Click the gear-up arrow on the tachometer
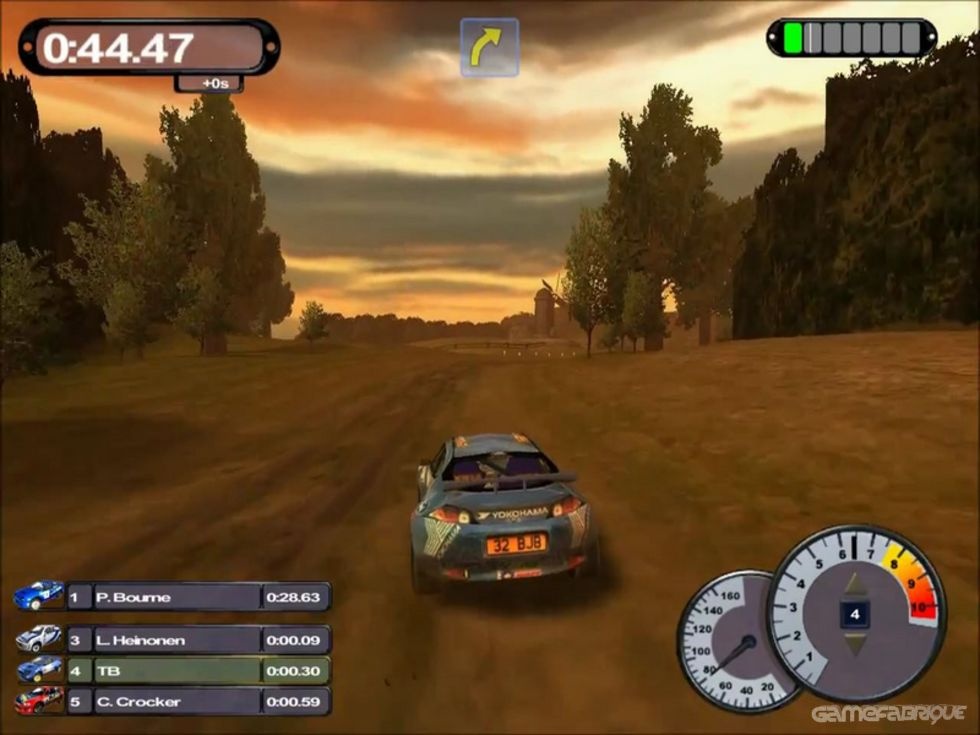Viewport: 980px width, 735px height. (854, 583)
